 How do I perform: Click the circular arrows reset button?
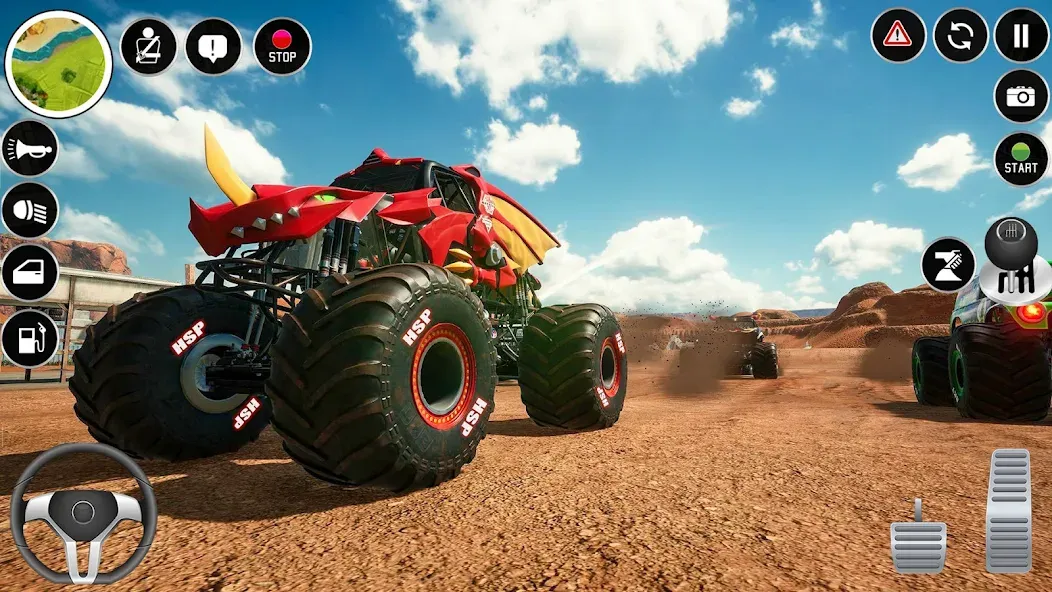960,36
